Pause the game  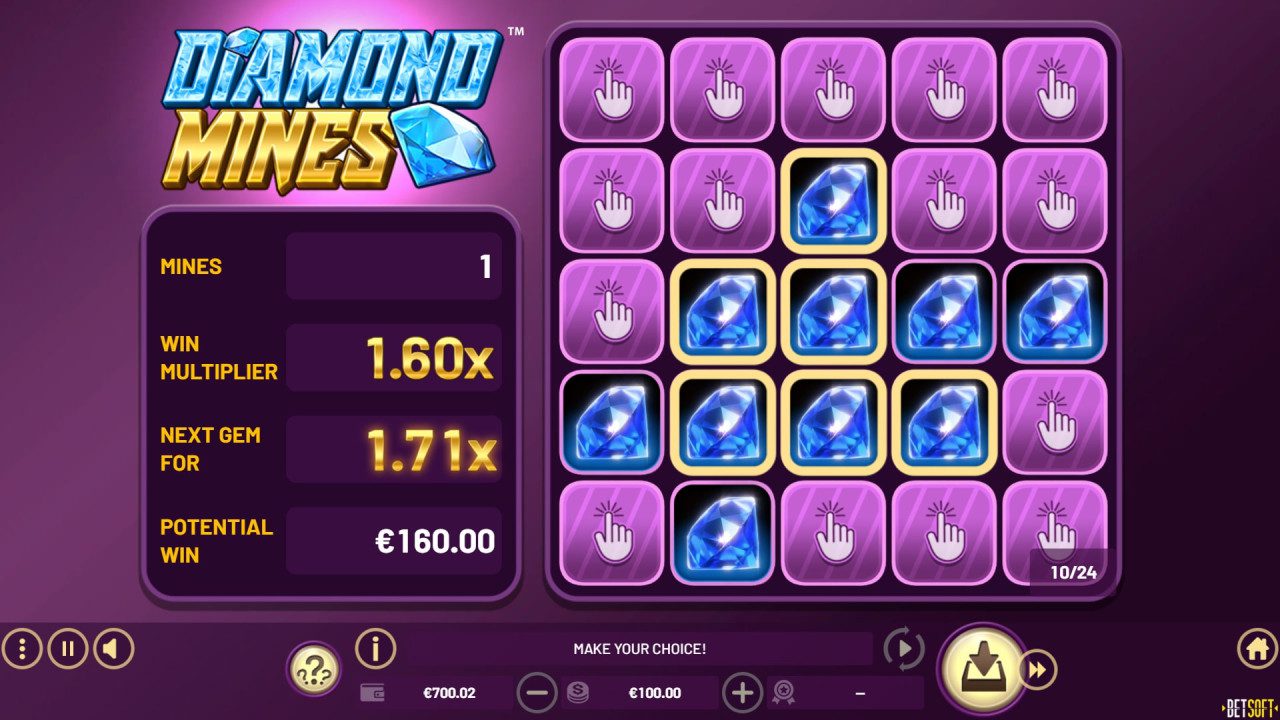pyautogui.click(x=67, y=648)
